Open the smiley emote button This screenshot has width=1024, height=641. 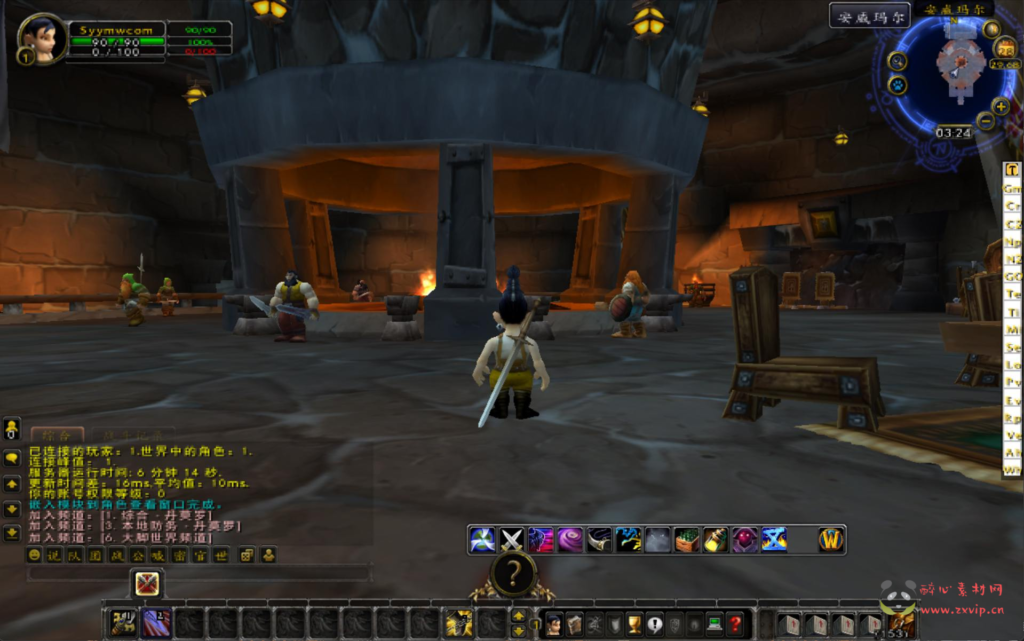point(35,555)
